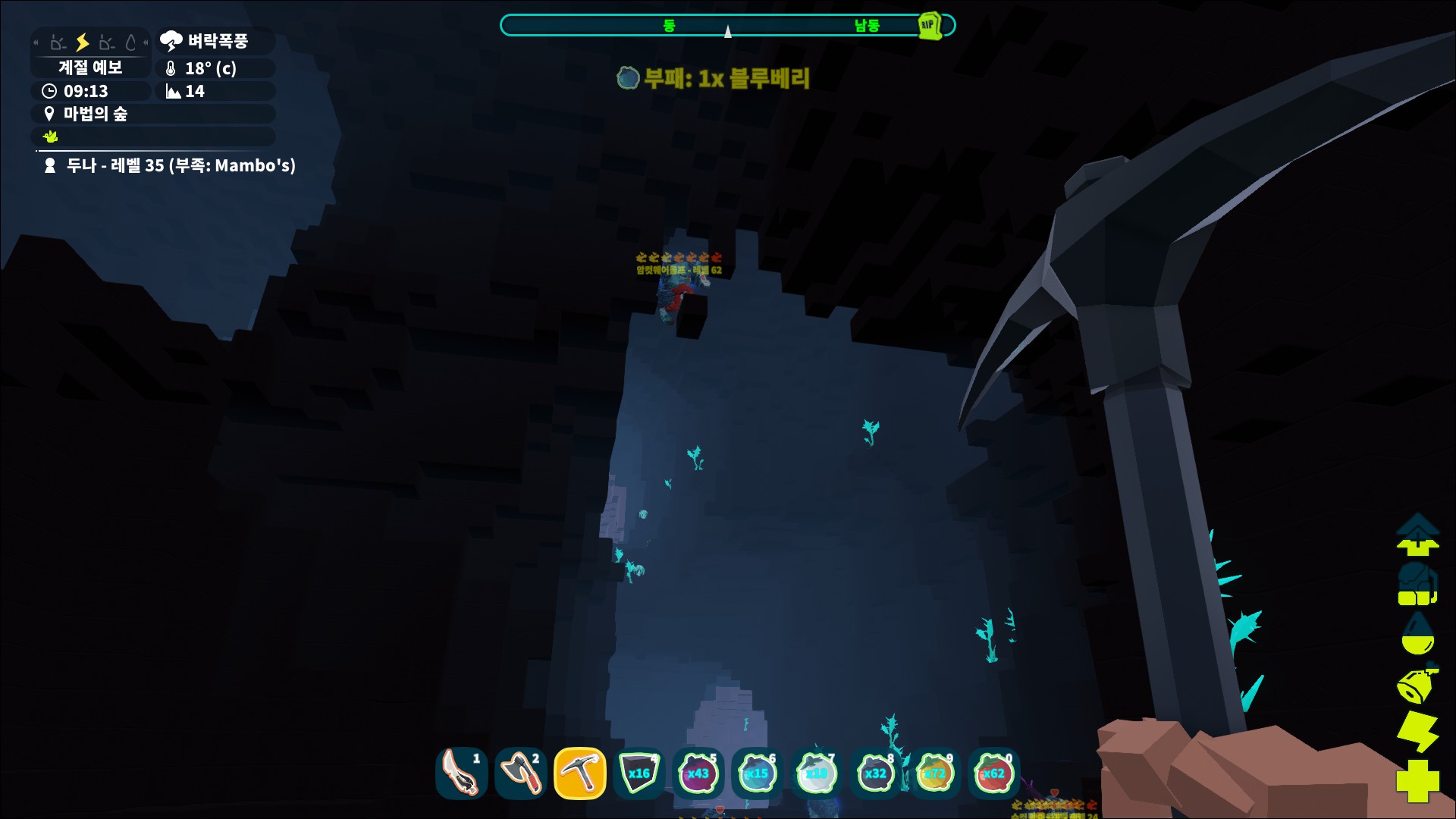This screenshot has width=1456, height=819.
Task: Select the pickaxe in hotbar slot 3
Action: (x=580, y=774)
